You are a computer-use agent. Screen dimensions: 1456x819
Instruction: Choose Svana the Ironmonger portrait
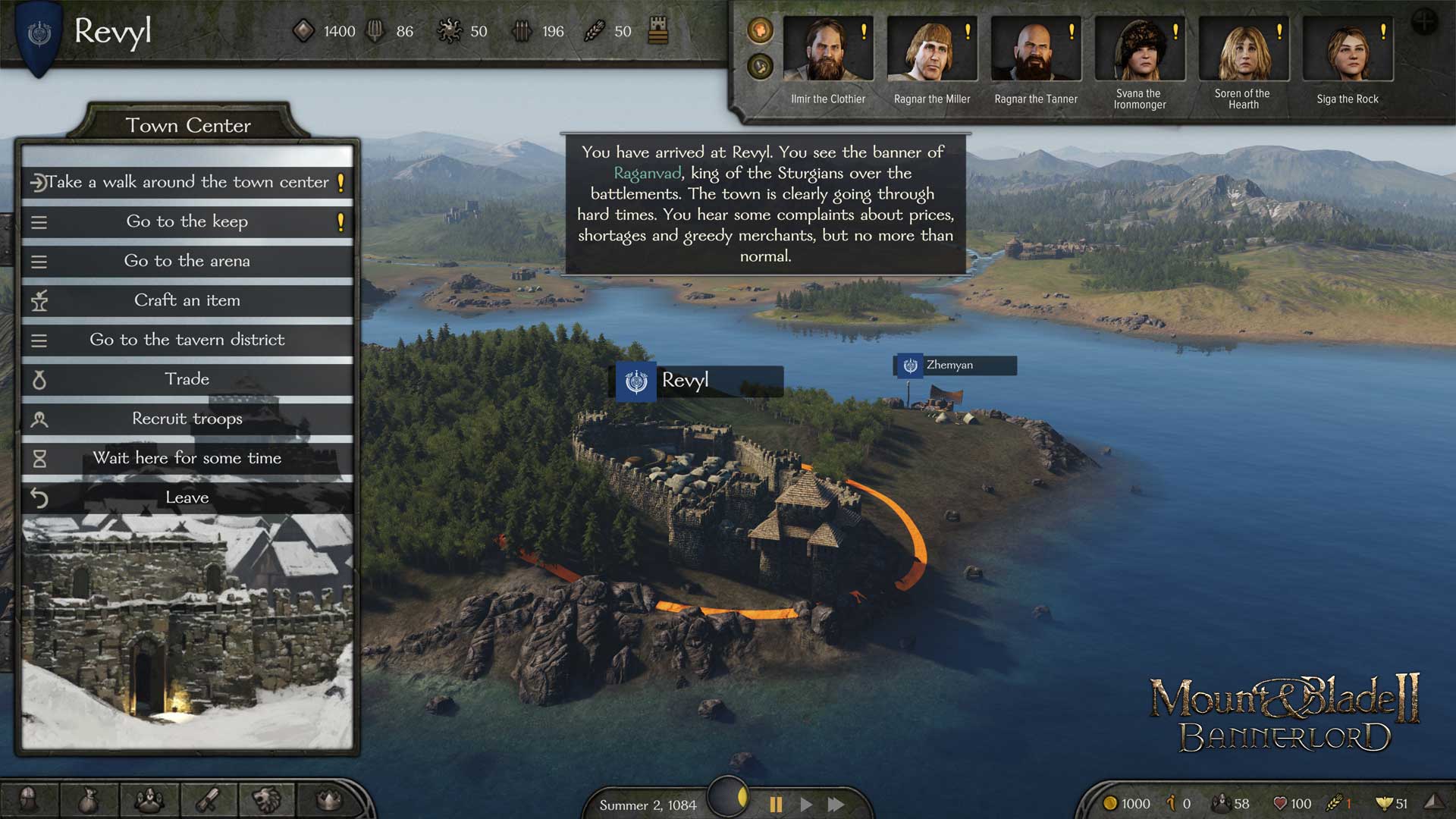[1139, 50]
